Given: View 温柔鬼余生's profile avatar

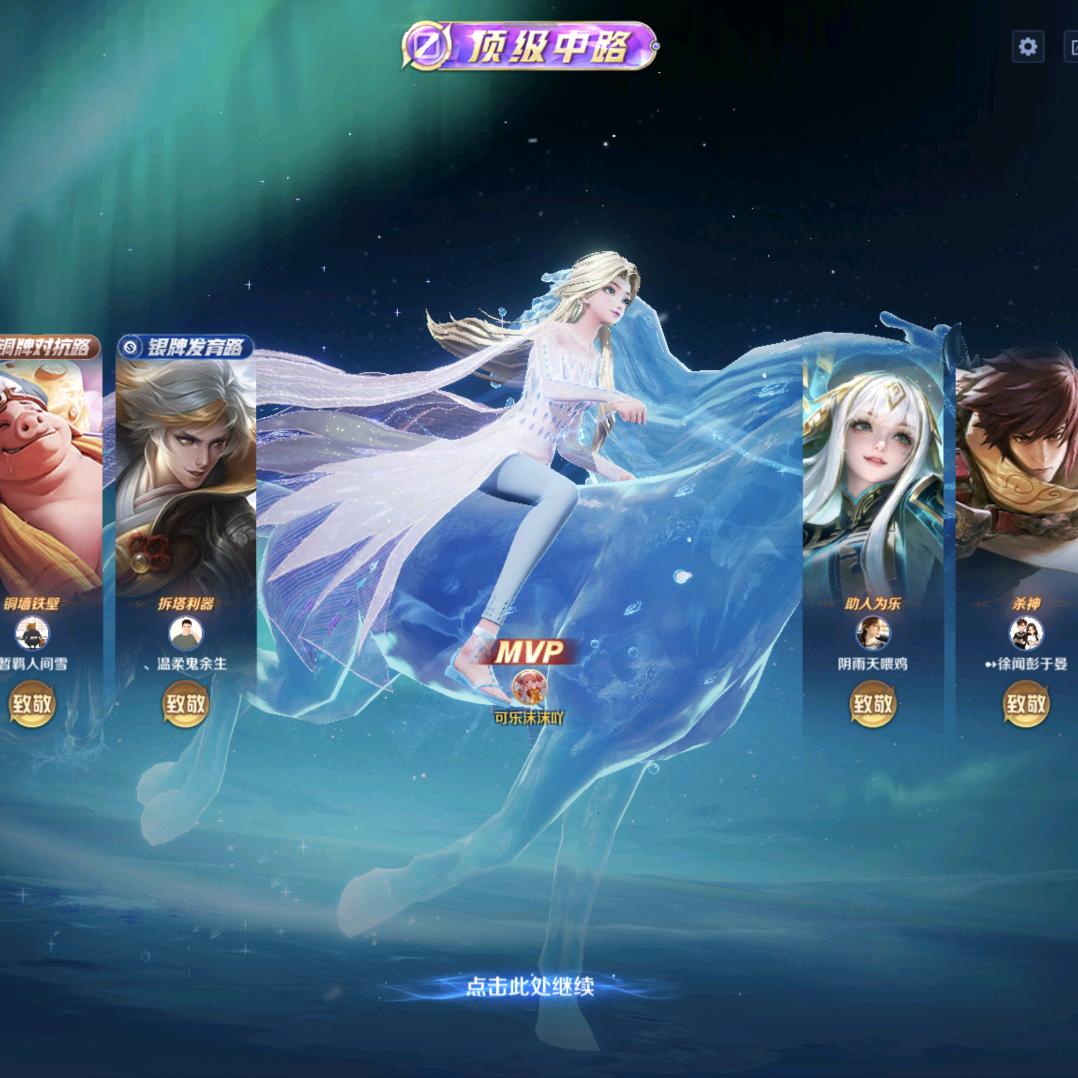Looking at the screenshot, I should [185, 633].
